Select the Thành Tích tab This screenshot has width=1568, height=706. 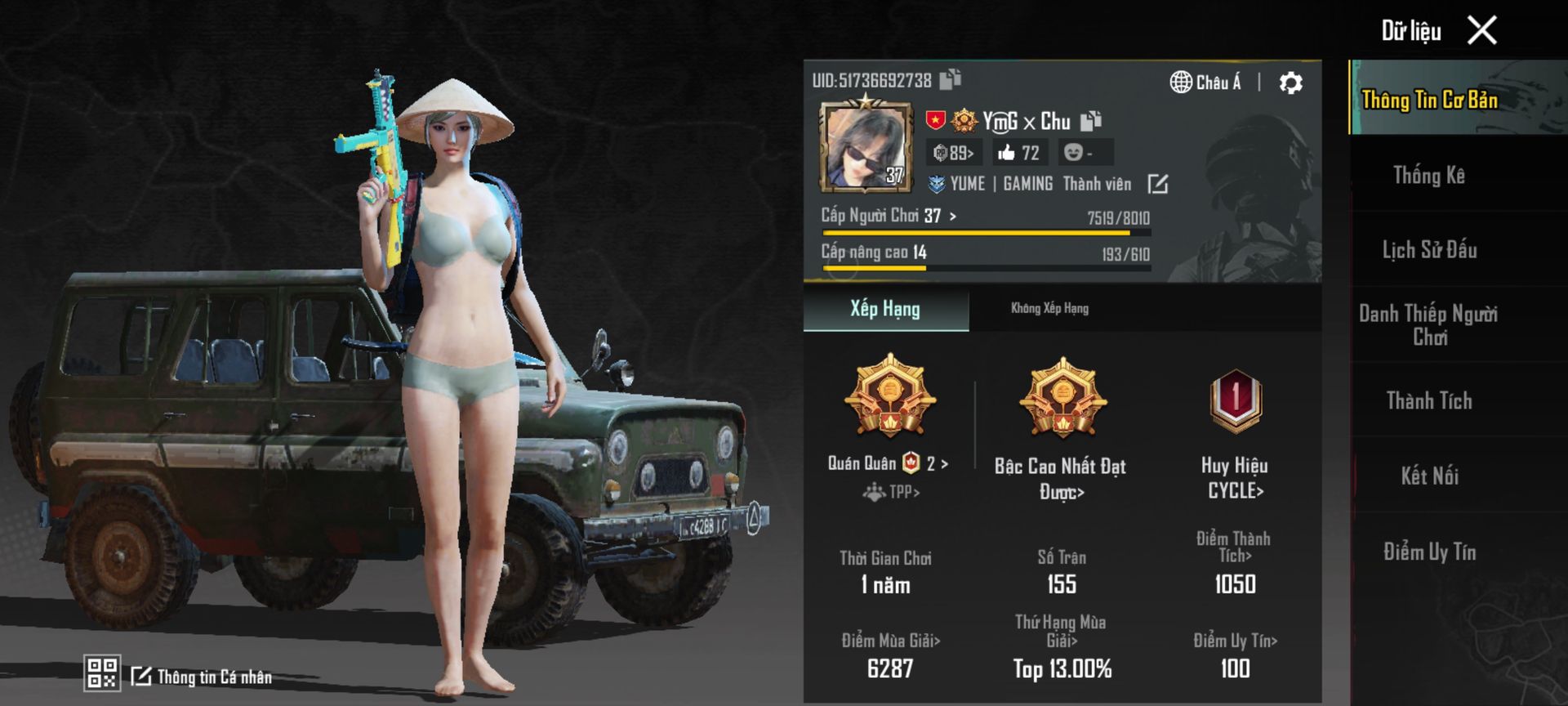point(1428,400)
